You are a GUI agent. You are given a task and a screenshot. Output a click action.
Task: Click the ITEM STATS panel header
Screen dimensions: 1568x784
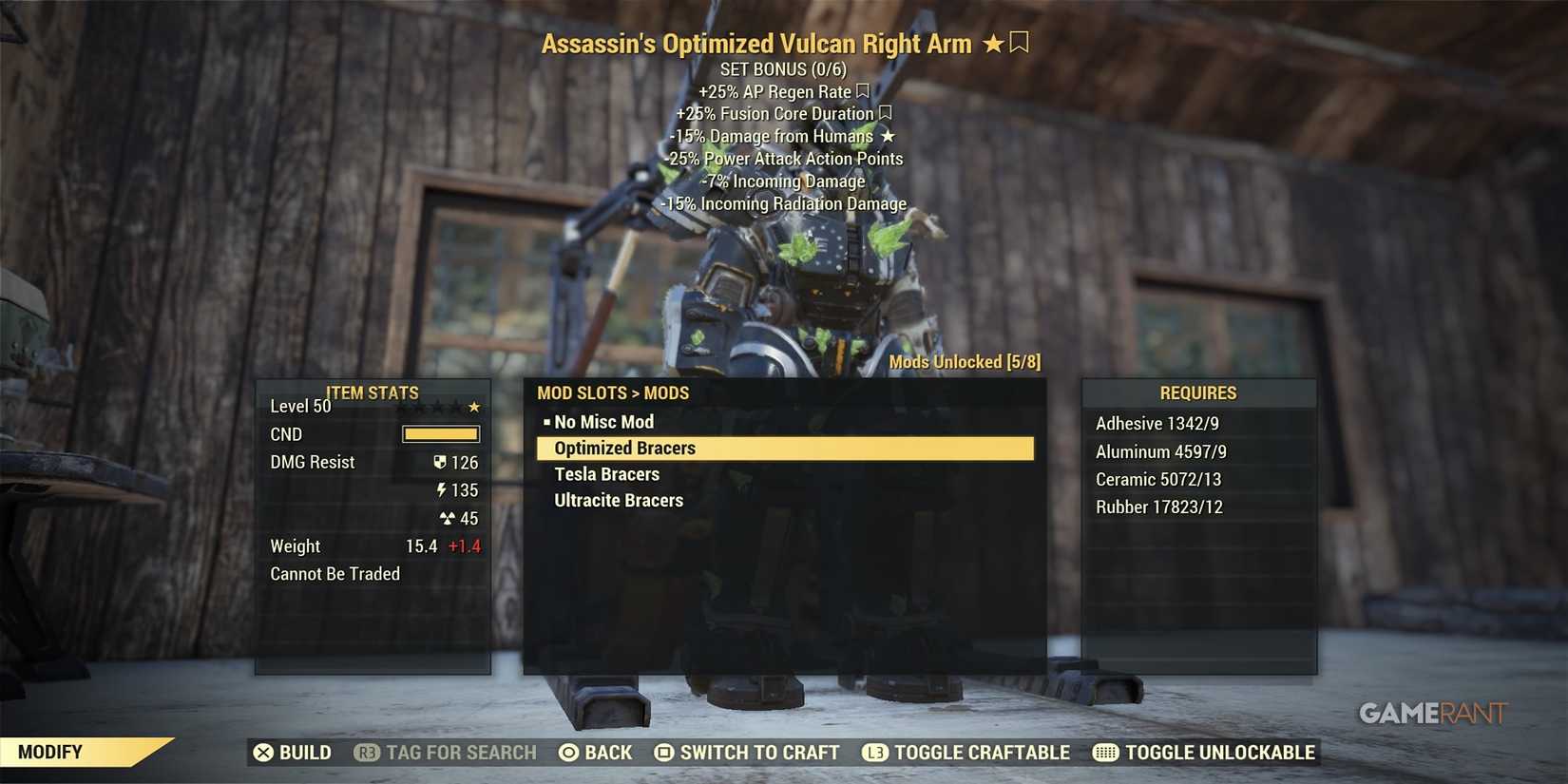point(373,392)
